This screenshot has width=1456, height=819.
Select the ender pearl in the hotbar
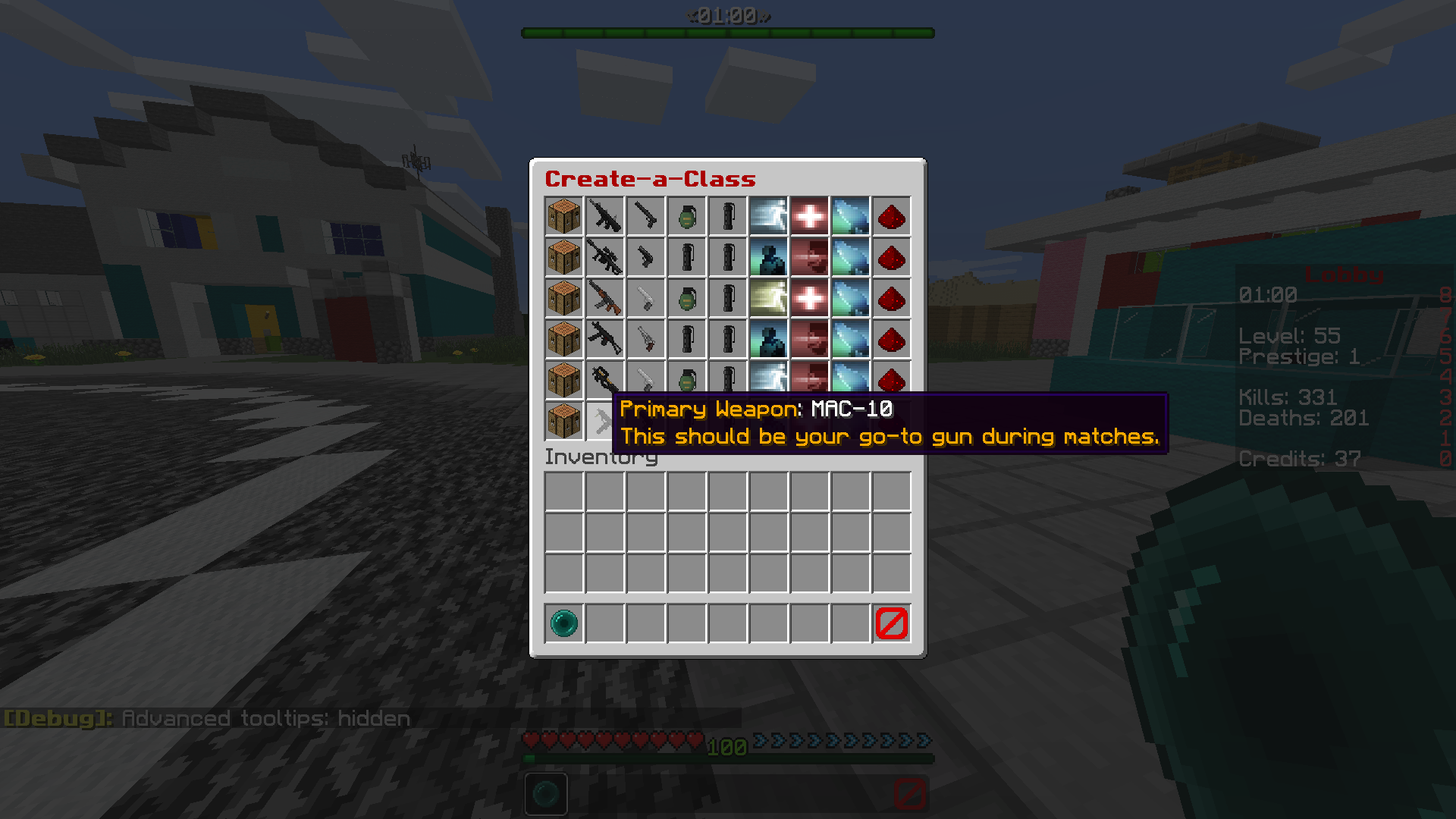[547, 793]
